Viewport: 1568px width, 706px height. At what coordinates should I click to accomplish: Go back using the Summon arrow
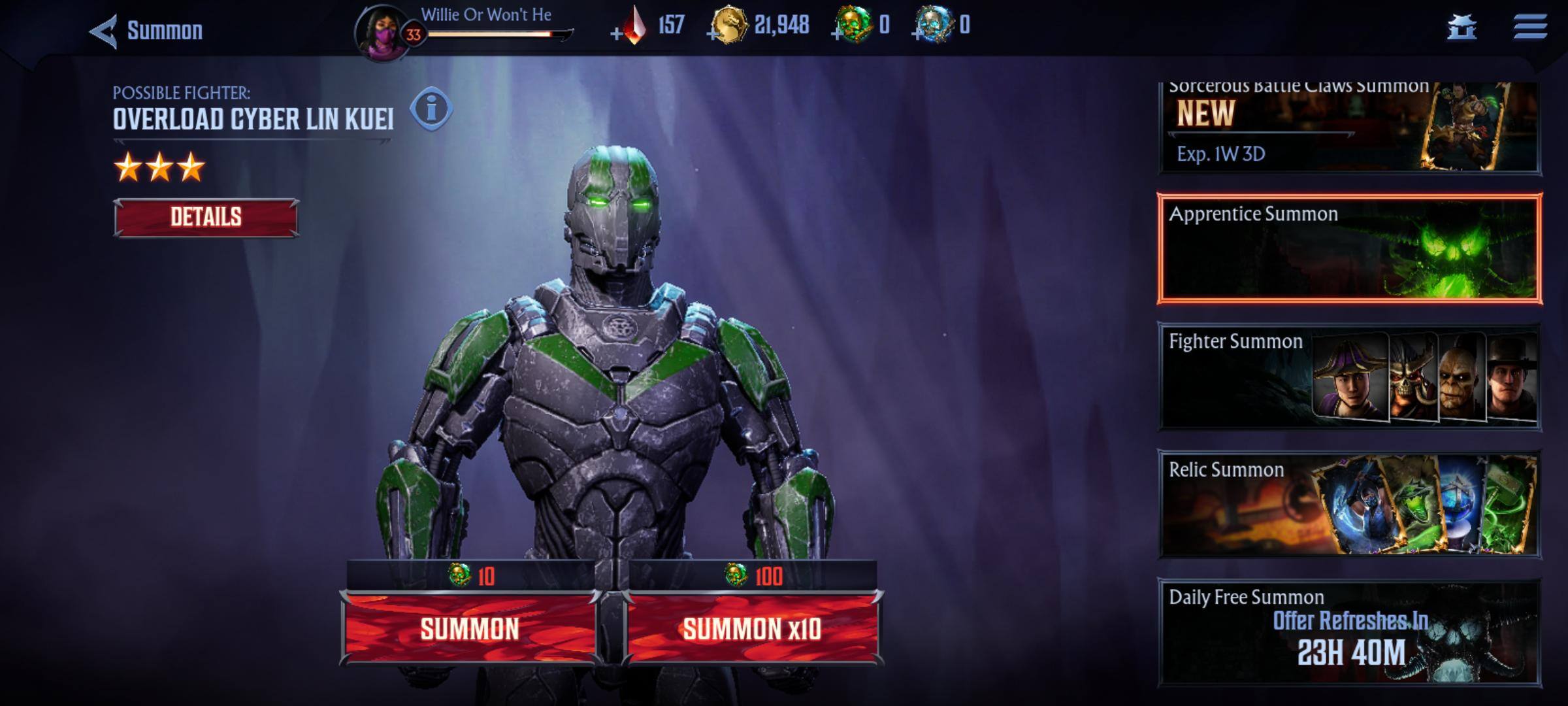click(105, 31)
